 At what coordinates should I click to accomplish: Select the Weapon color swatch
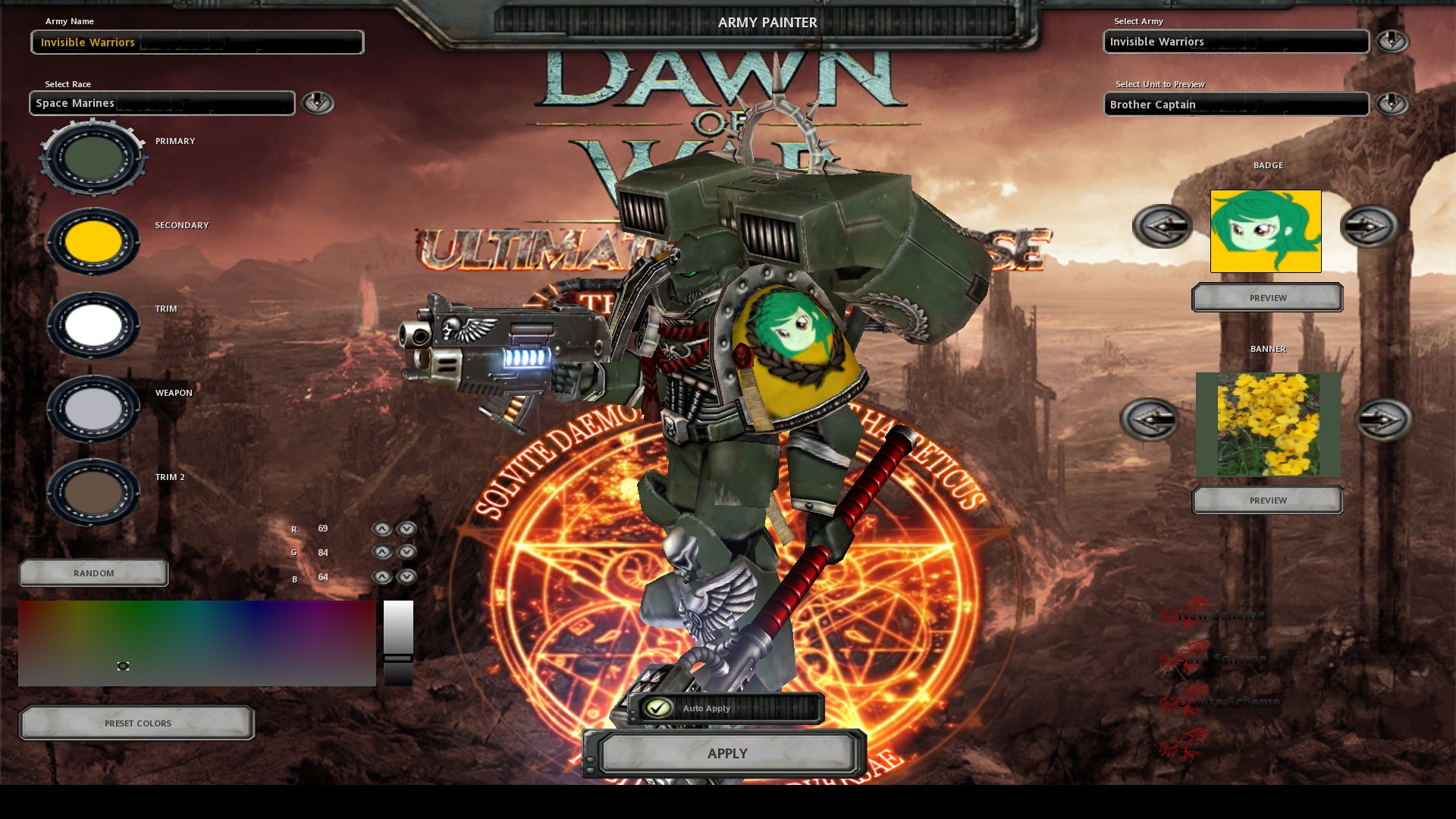(x=93, y=409)
